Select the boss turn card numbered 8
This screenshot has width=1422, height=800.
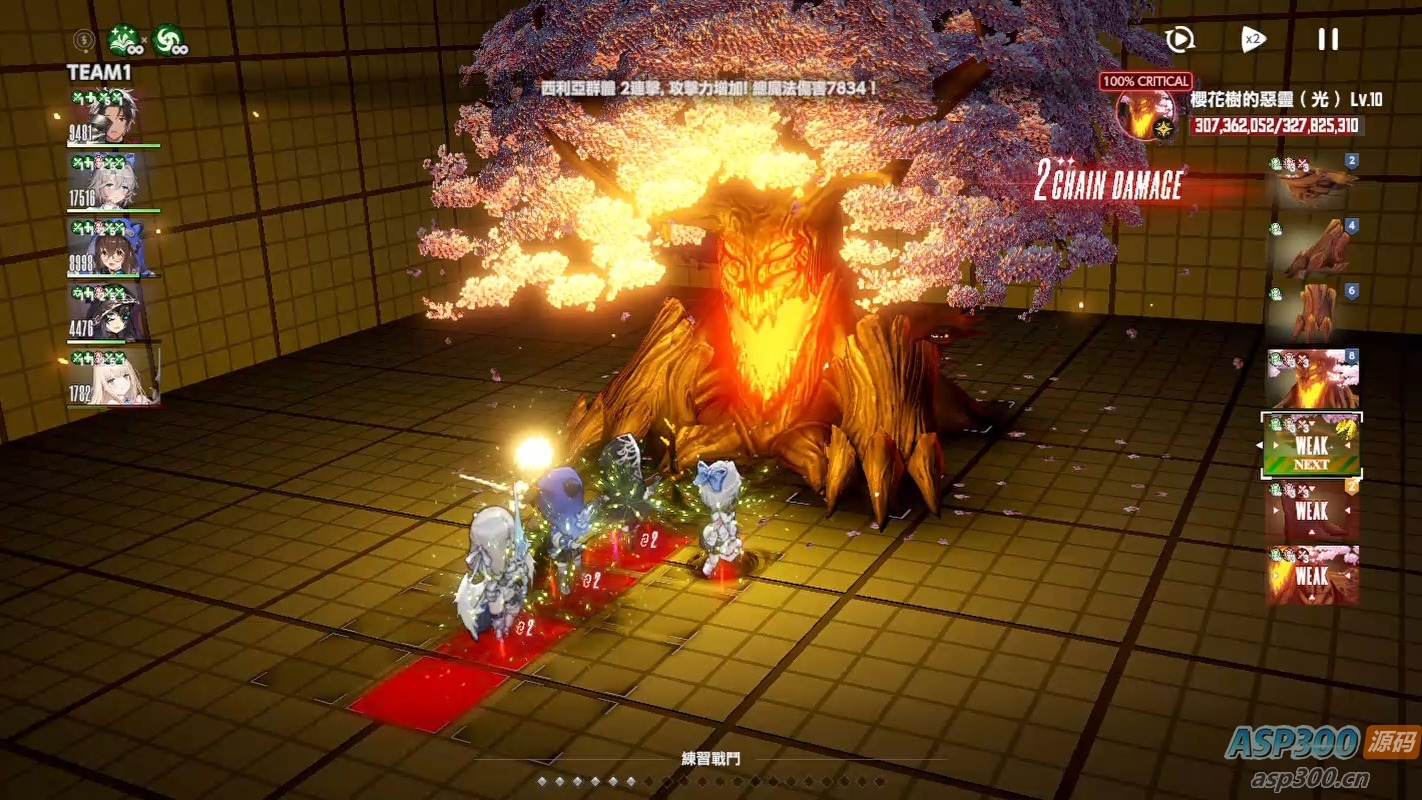(x=1314, y=379)
